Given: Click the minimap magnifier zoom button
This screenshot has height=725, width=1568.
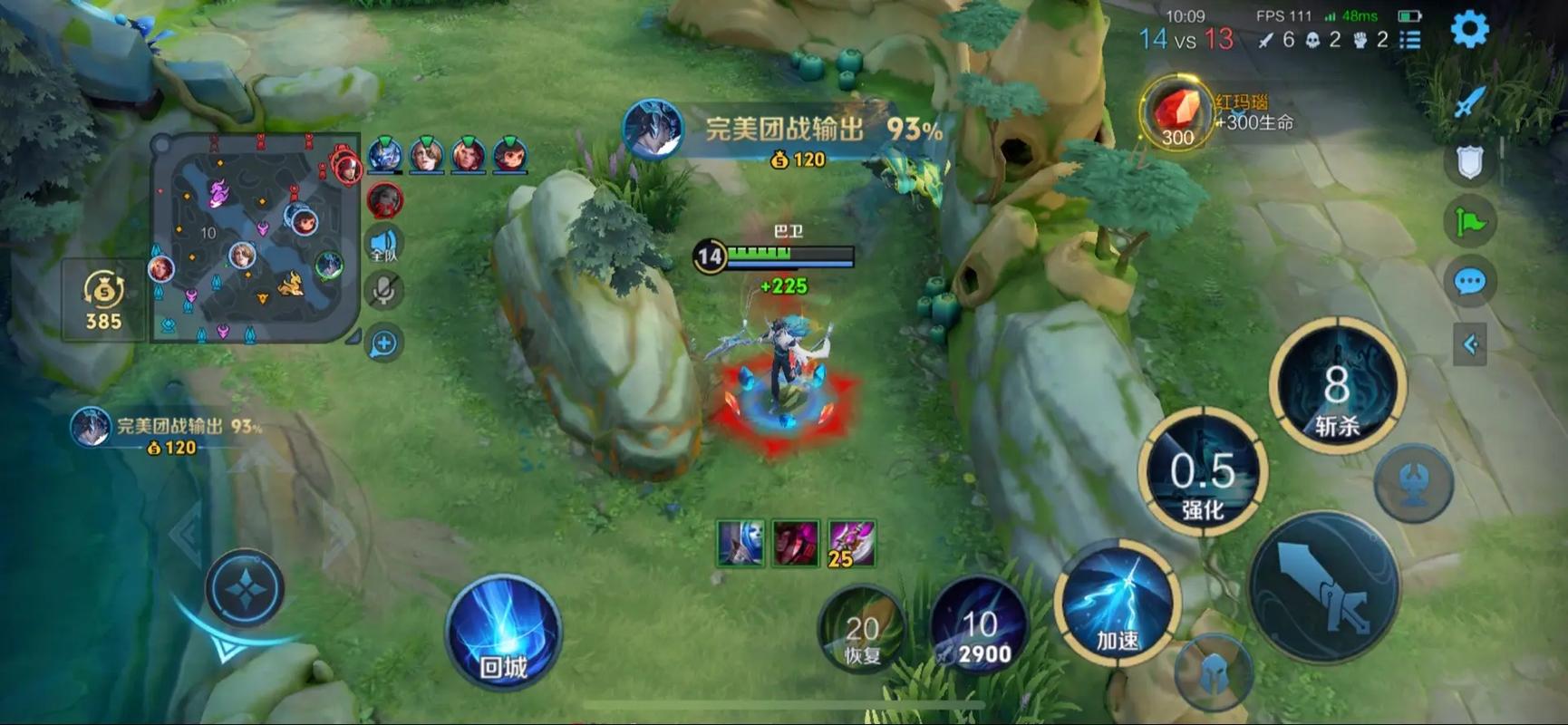Looking at the screenshot, I should pos(384,343).
